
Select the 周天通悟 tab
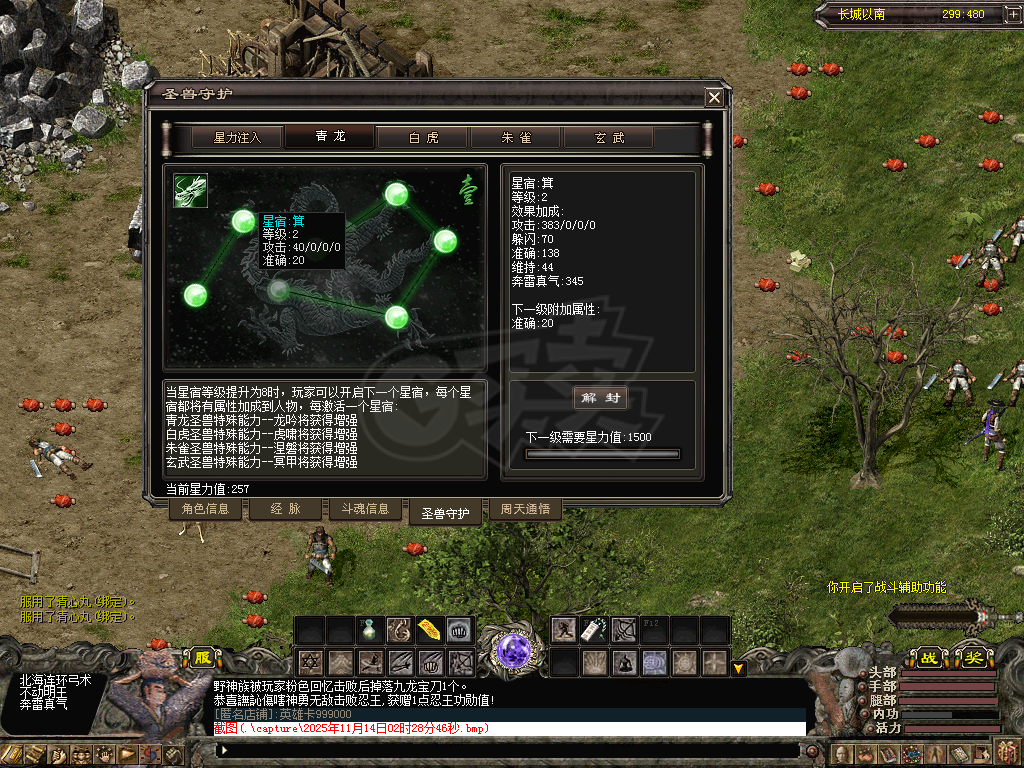tap(525, 509)
